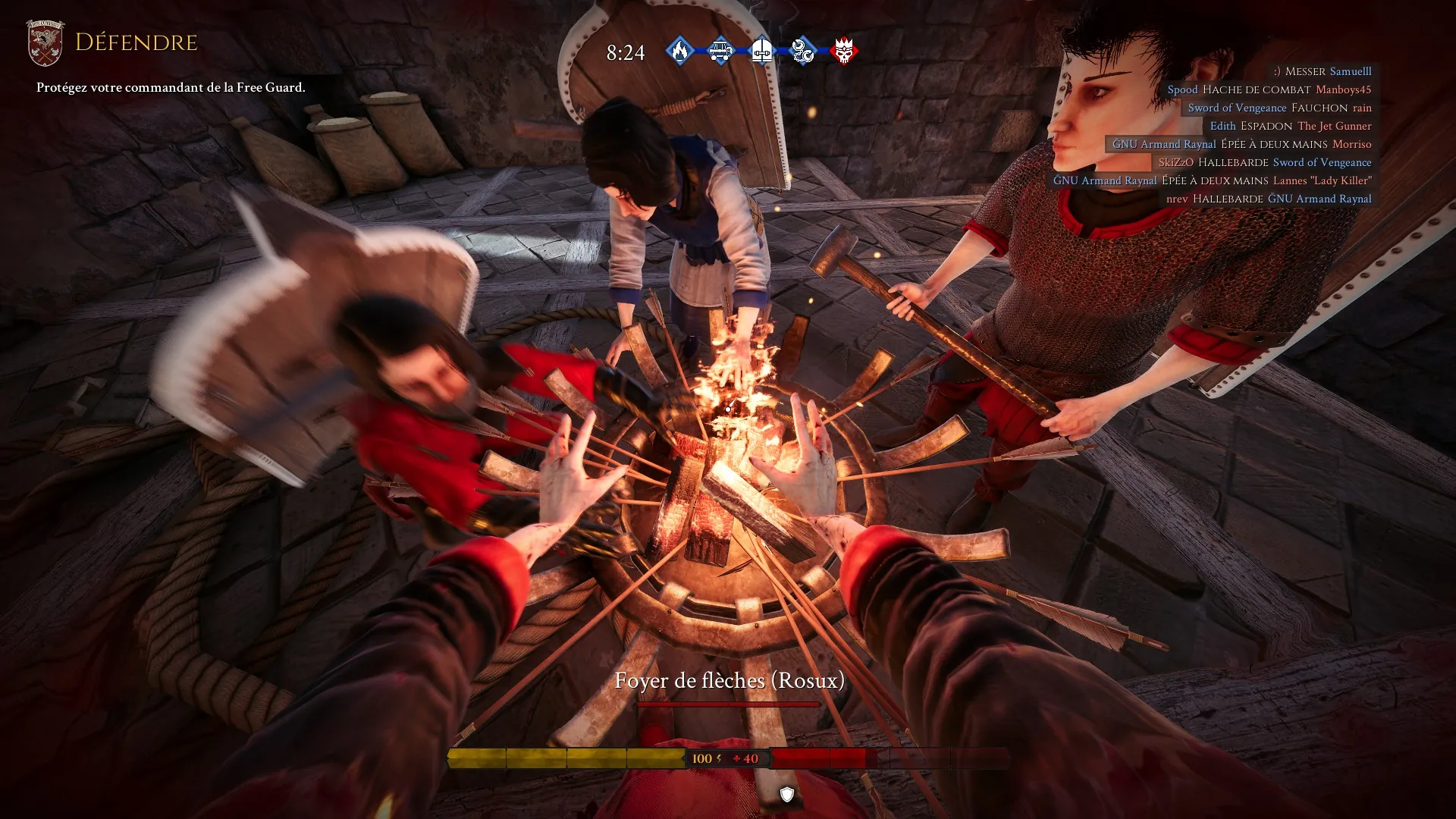The image size is (1456, 819).
Task: Select the Samuelll Messer kill feed row
Action: click(1322, 71)
